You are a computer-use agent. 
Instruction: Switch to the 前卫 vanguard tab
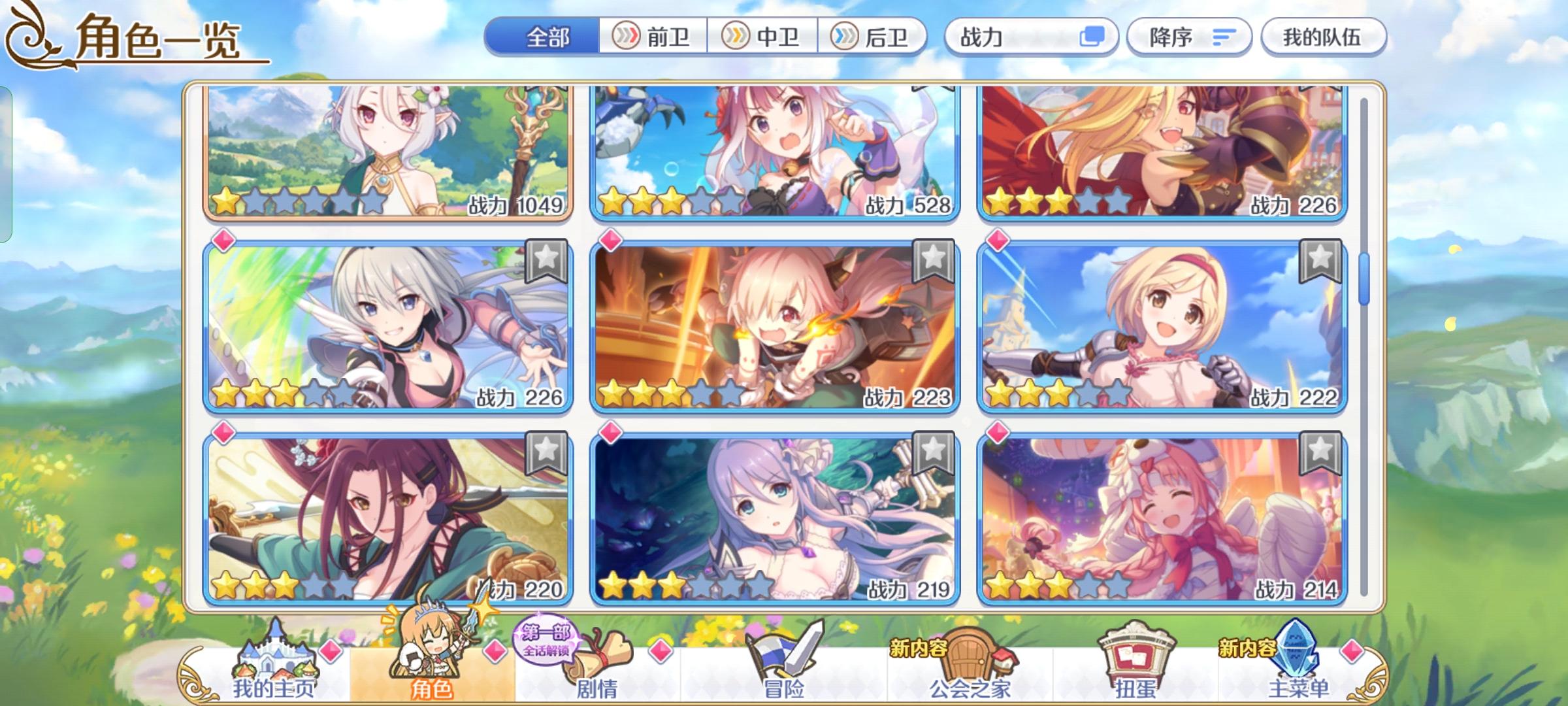click(x=653, y=37)
